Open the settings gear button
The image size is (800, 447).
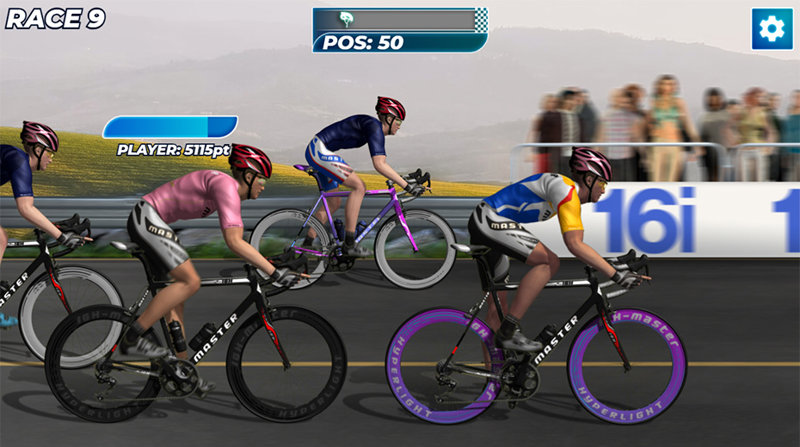coord(771,29)
